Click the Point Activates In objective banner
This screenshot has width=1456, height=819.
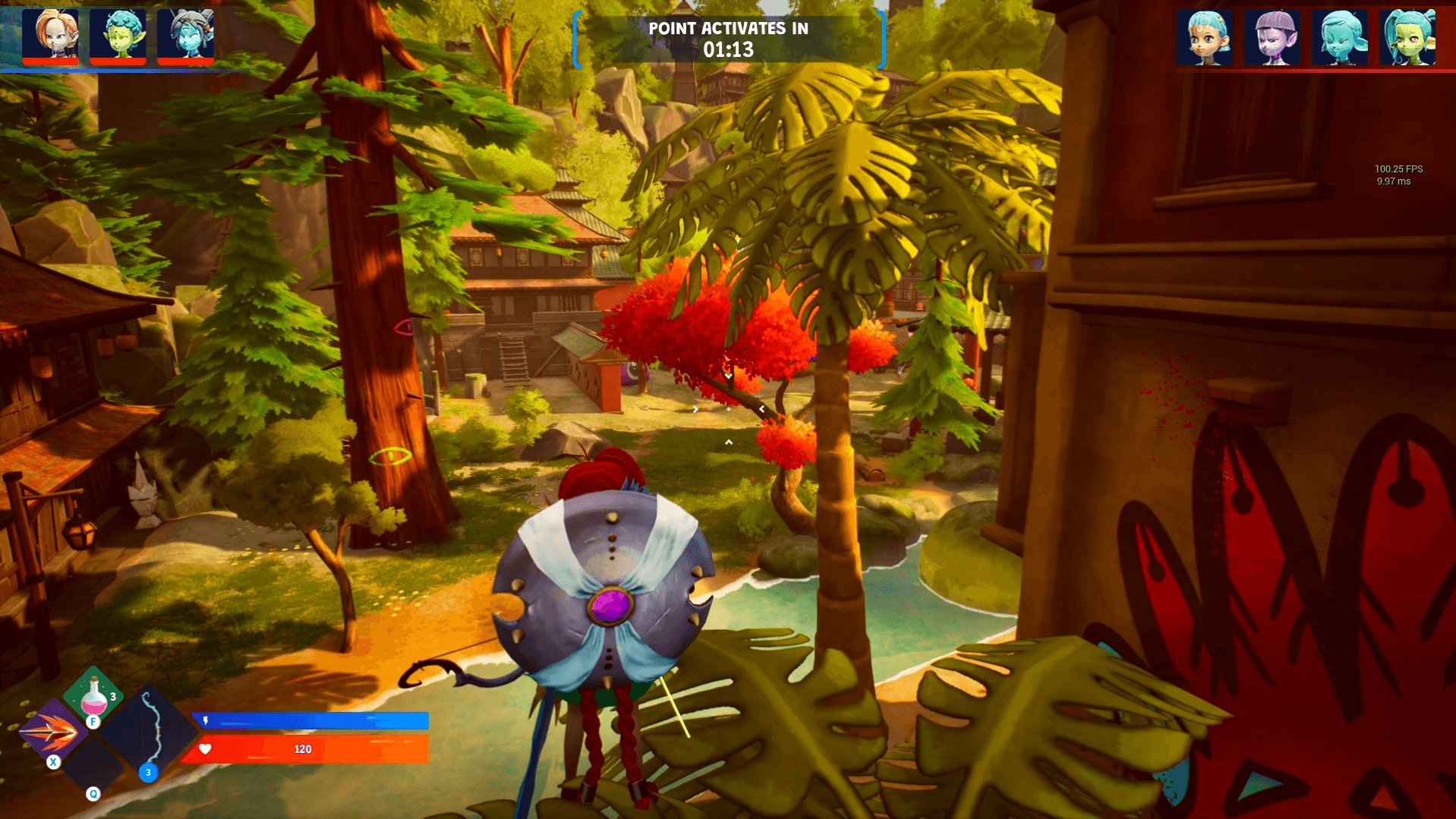tap(728, 39)
